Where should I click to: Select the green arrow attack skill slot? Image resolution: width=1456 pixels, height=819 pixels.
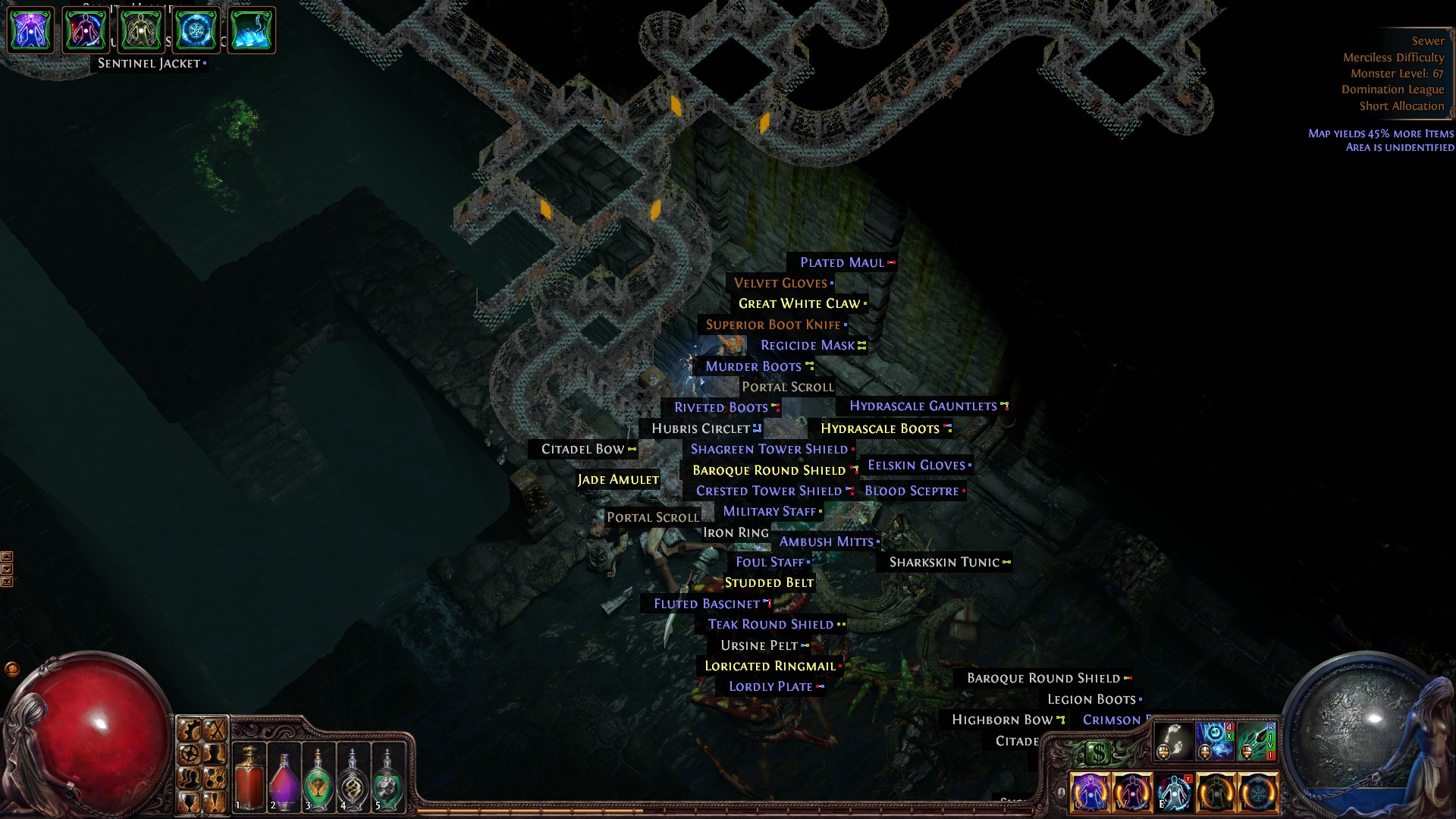coord(1257,741)
